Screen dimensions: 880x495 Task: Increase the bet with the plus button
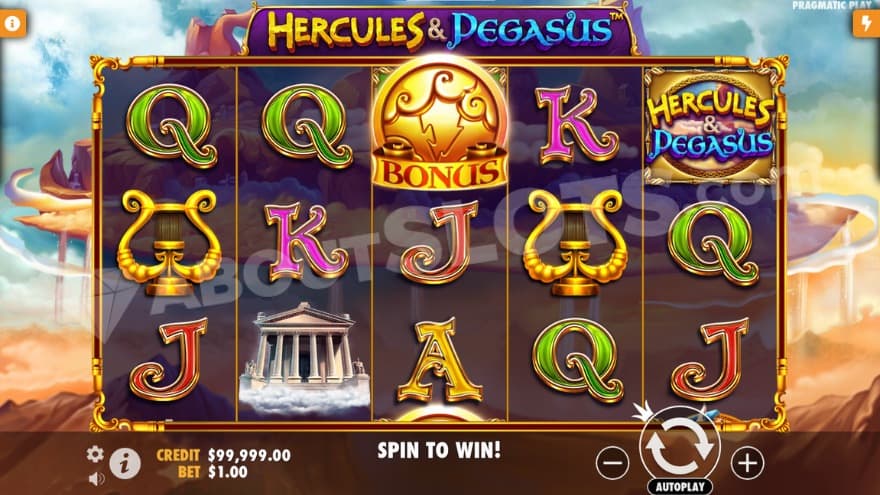(746, 462)
